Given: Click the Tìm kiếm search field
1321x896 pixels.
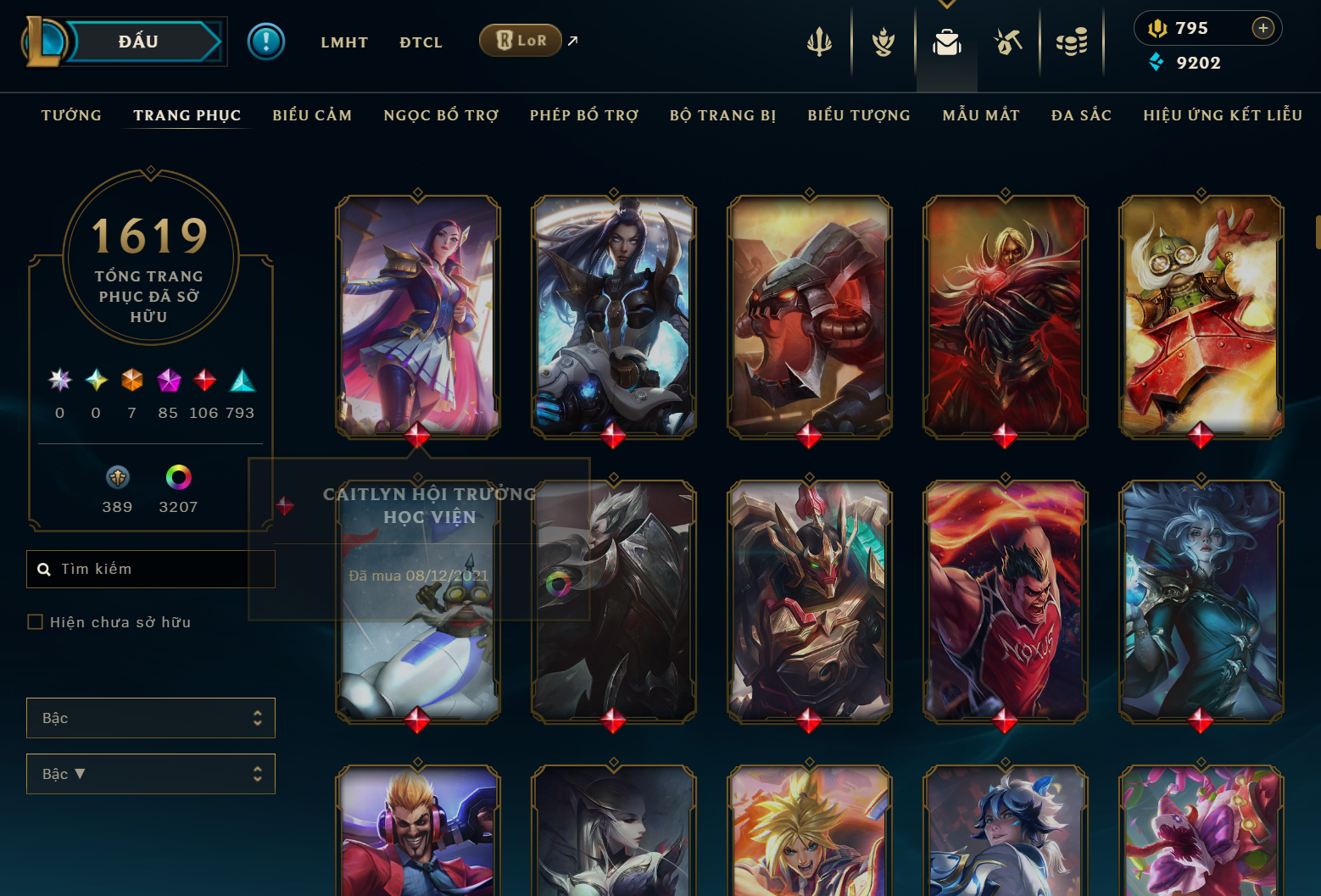Looking at the screenshot, I should 151,569.
